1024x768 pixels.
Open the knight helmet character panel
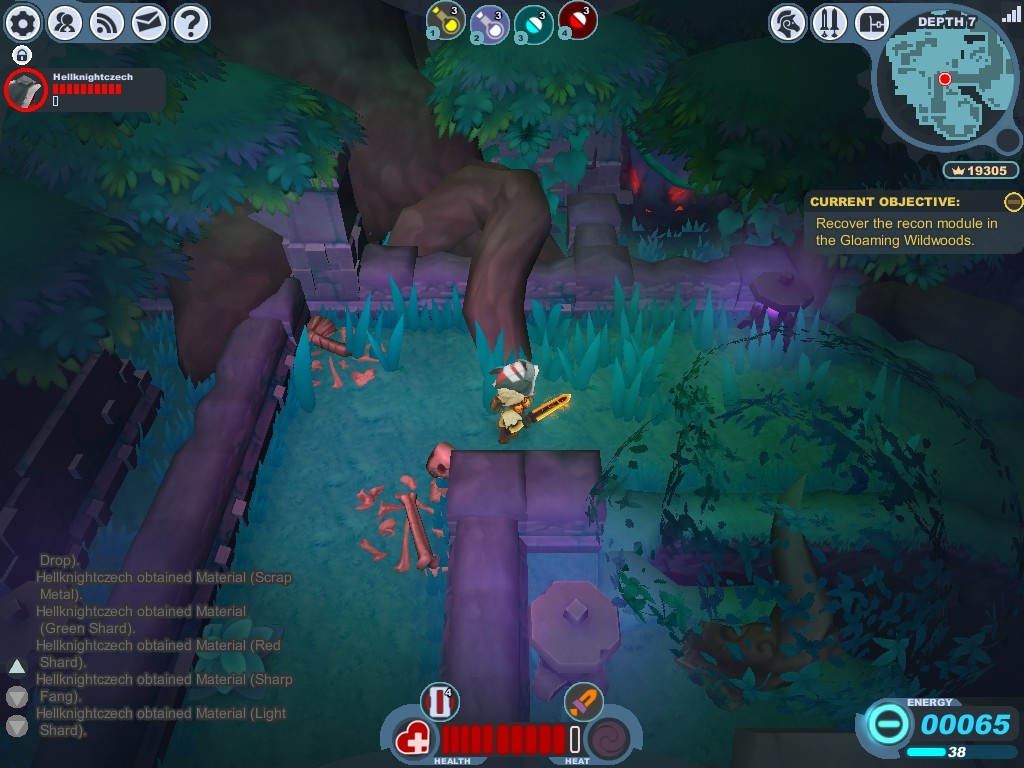[x=788, y=22]
